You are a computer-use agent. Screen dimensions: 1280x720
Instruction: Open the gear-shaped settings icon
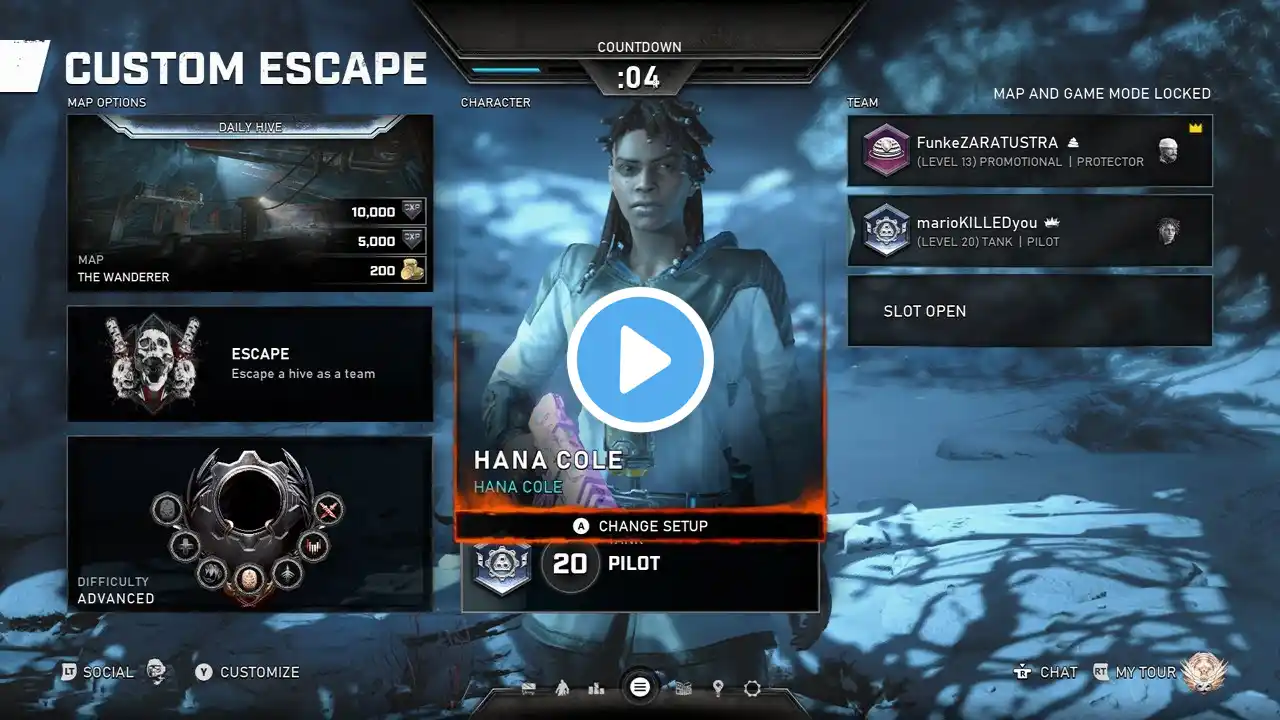752,688
